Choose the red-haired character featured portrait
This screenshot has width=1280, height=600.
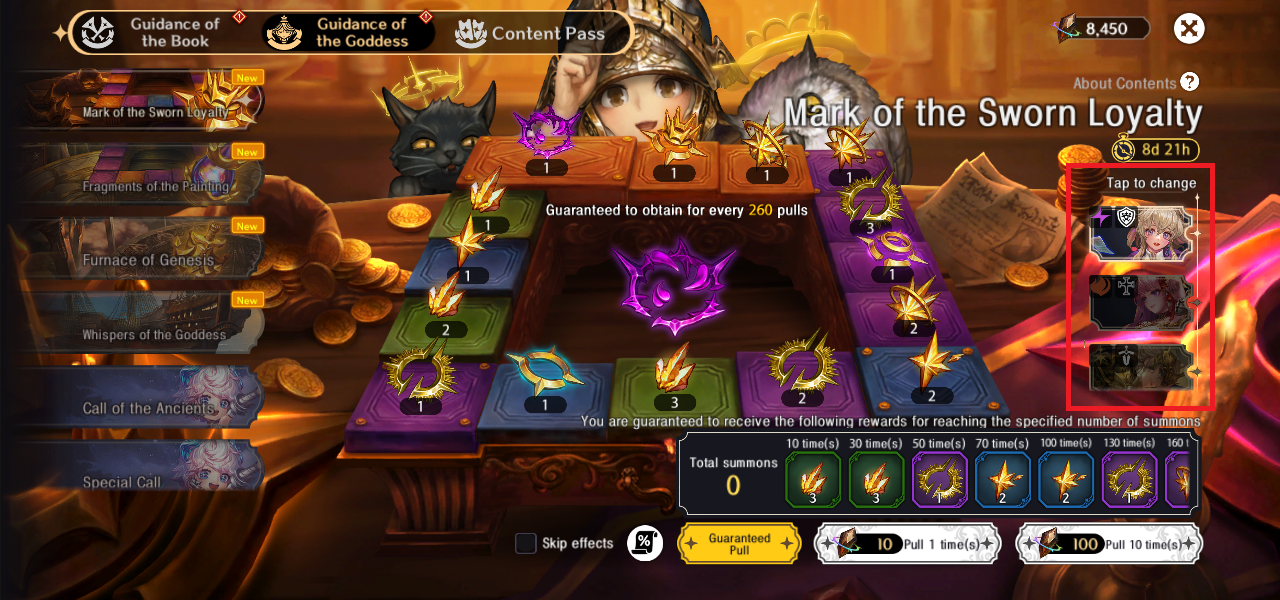coord(1142,302)
